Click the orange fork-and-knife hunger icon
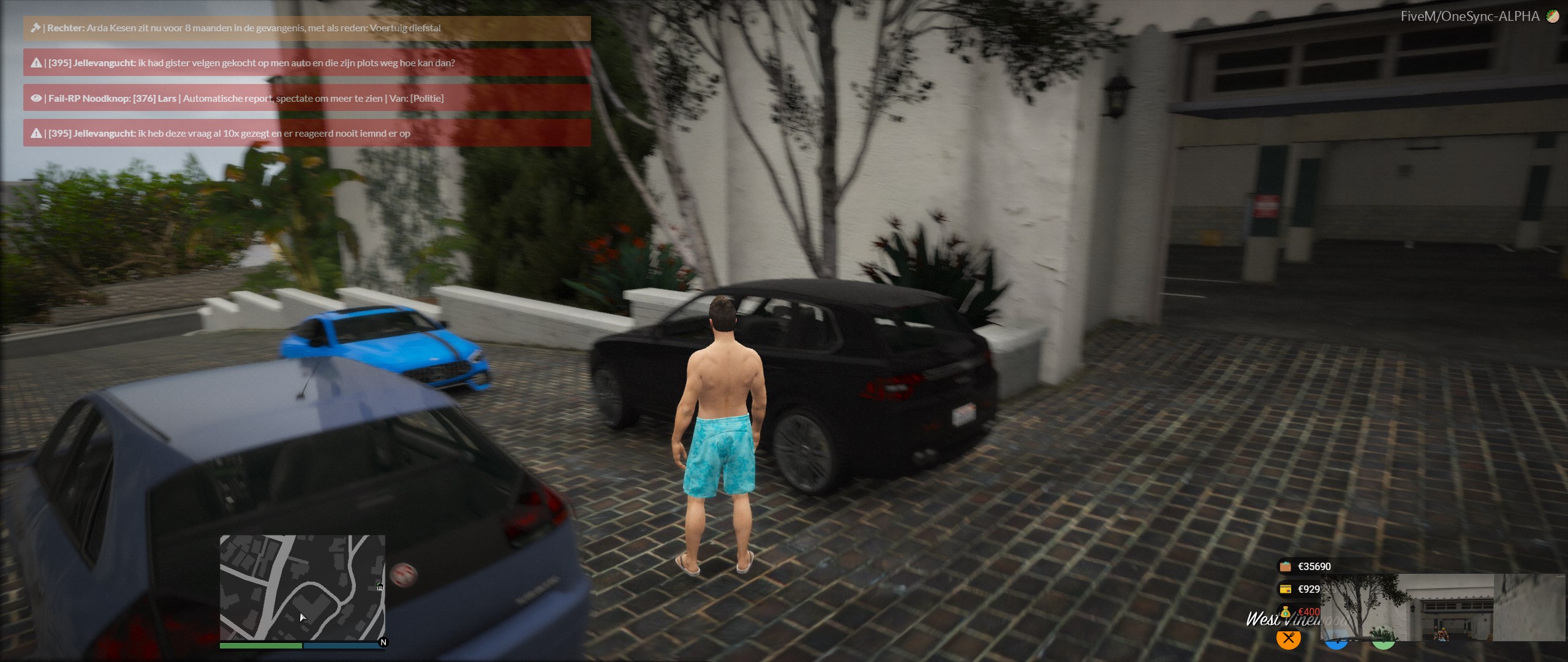 [x=1288, y=638]
